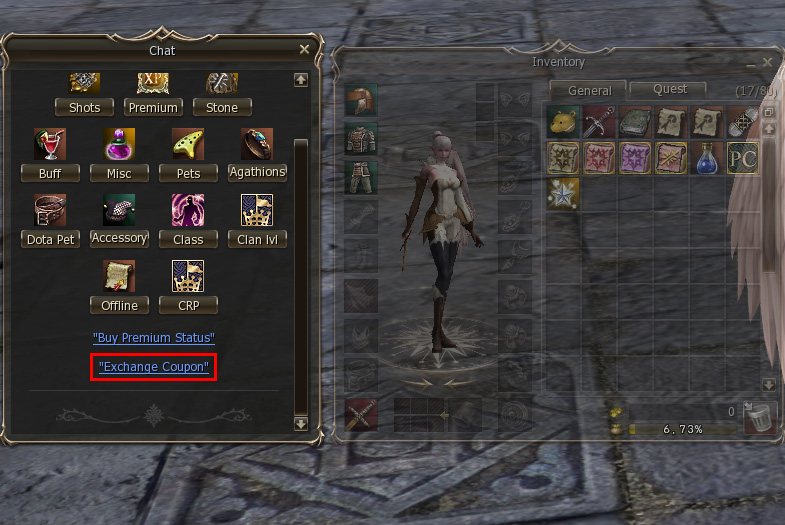Screen dimensions: 785x525
Task: Click the Exchange Coupon link
Action: [x=154, y=367]
